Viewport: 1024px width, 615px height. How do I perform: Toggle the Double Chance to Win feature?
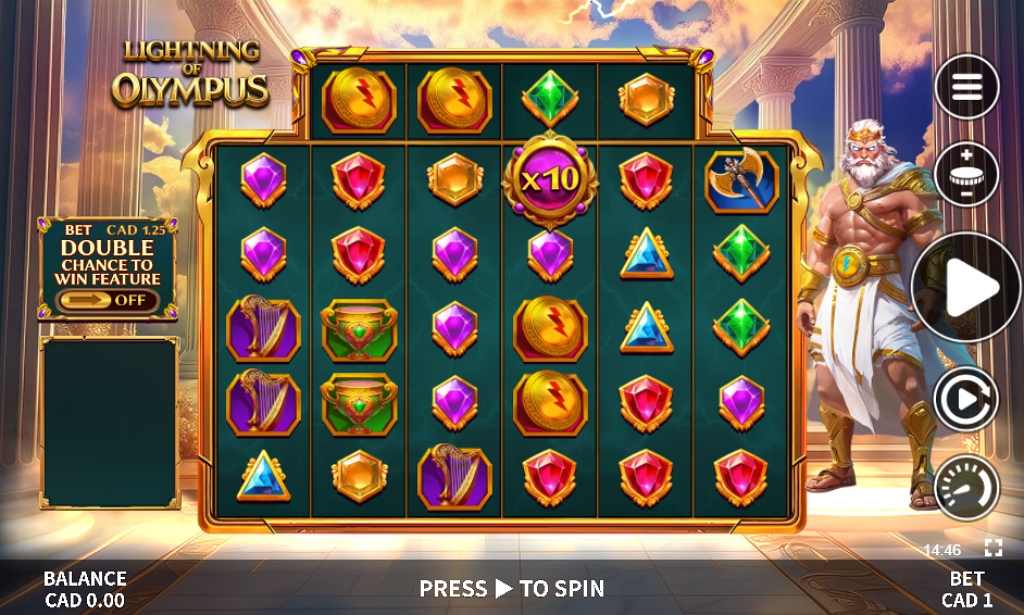point(106,300)
